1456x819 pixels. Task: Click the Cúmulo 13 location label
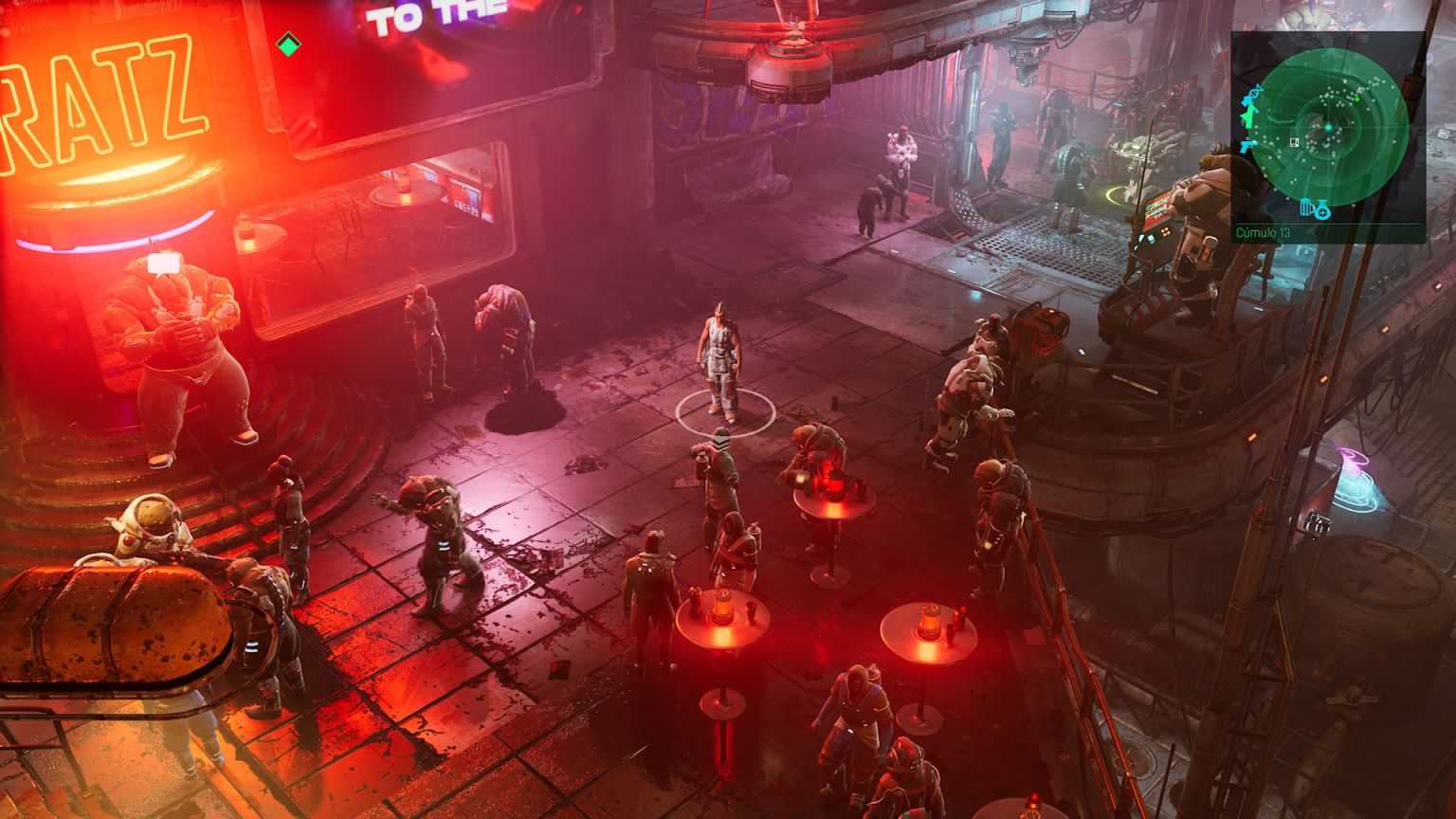(x=1261, y=230)
